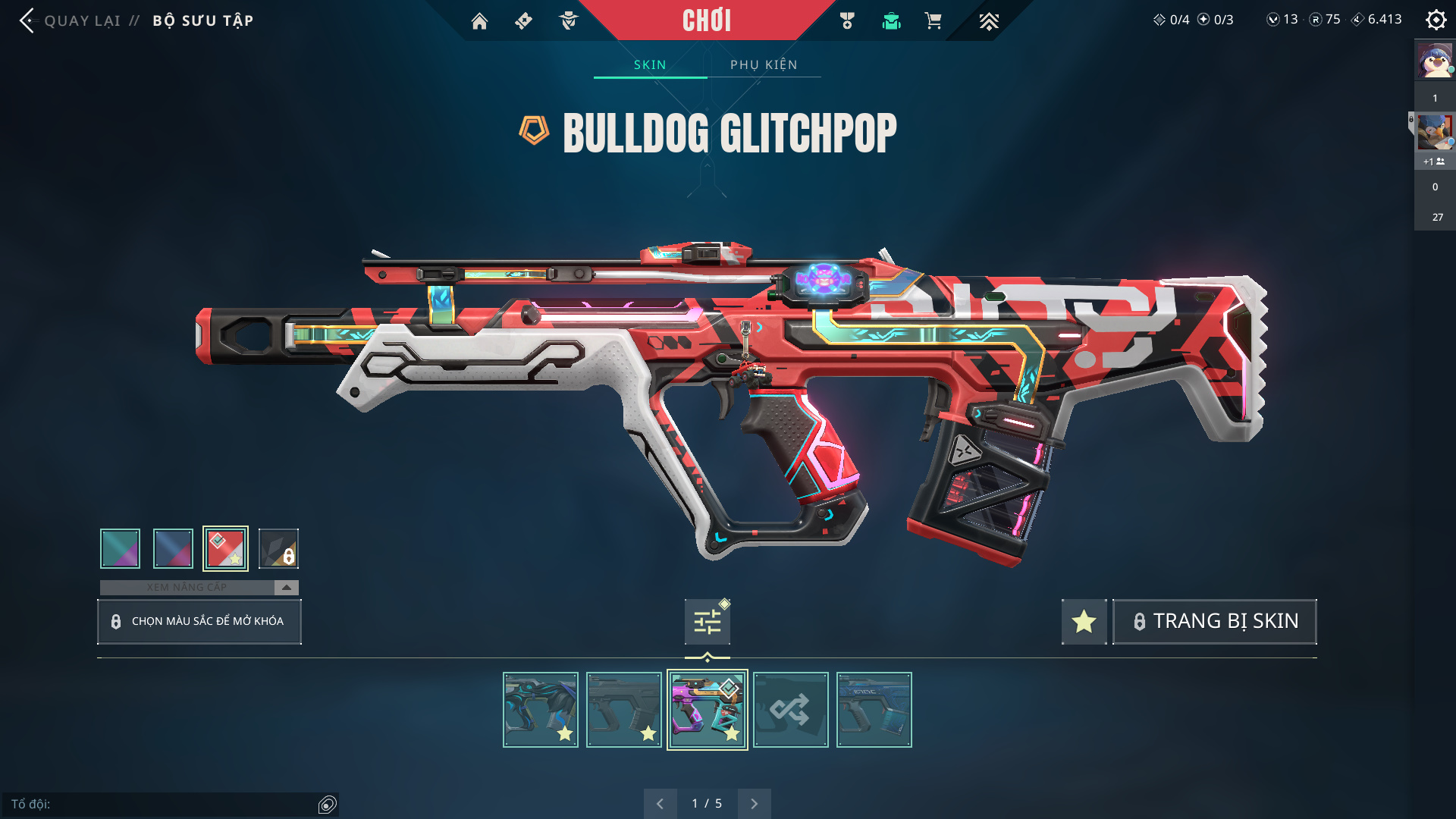Select the SKIN tab
This screenshot has height=819, width=1456.
click(650, 64)
